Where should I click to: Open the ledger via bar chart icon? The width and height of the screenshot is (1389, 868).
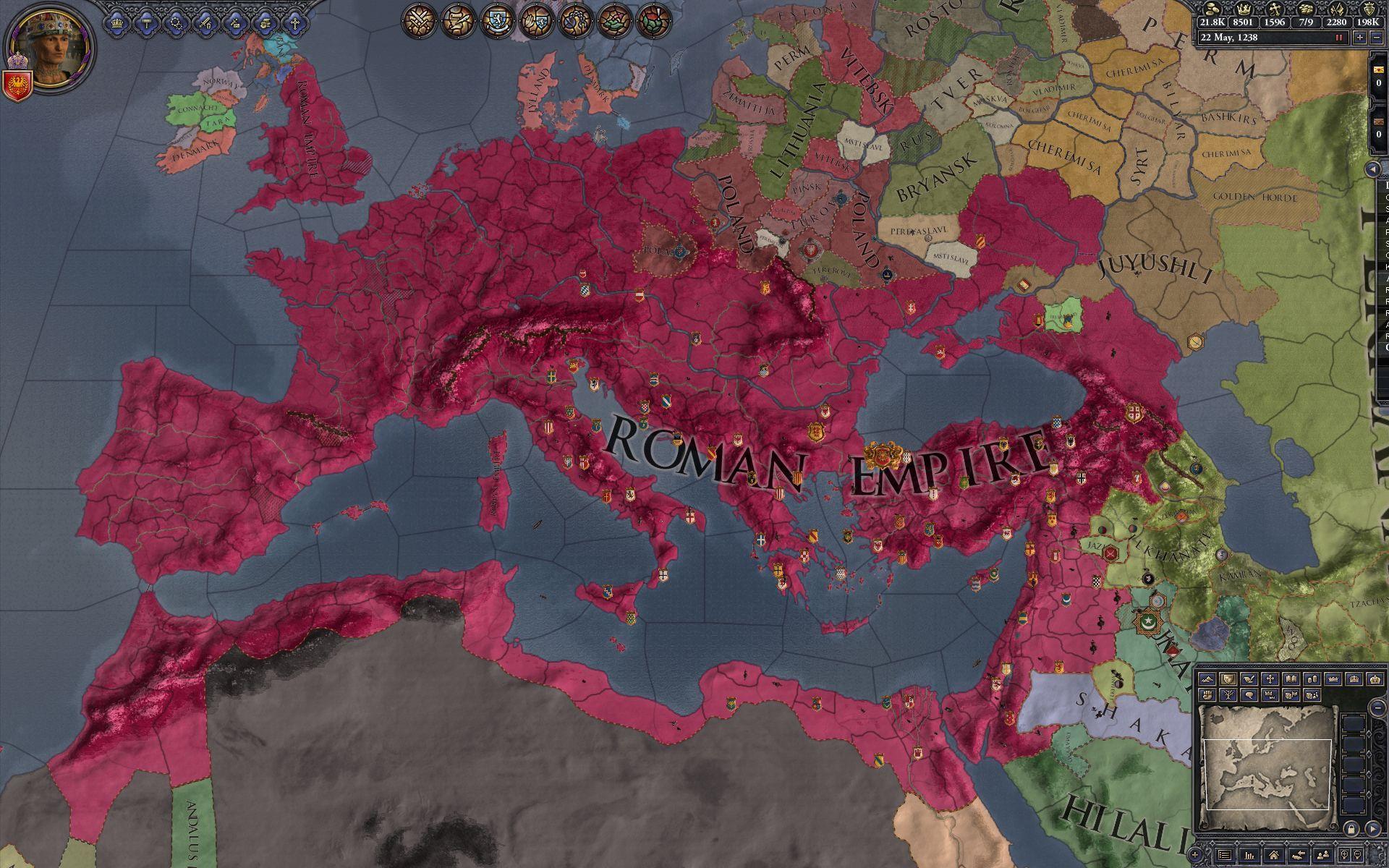pyautogui.click(x=1249, y=856)
